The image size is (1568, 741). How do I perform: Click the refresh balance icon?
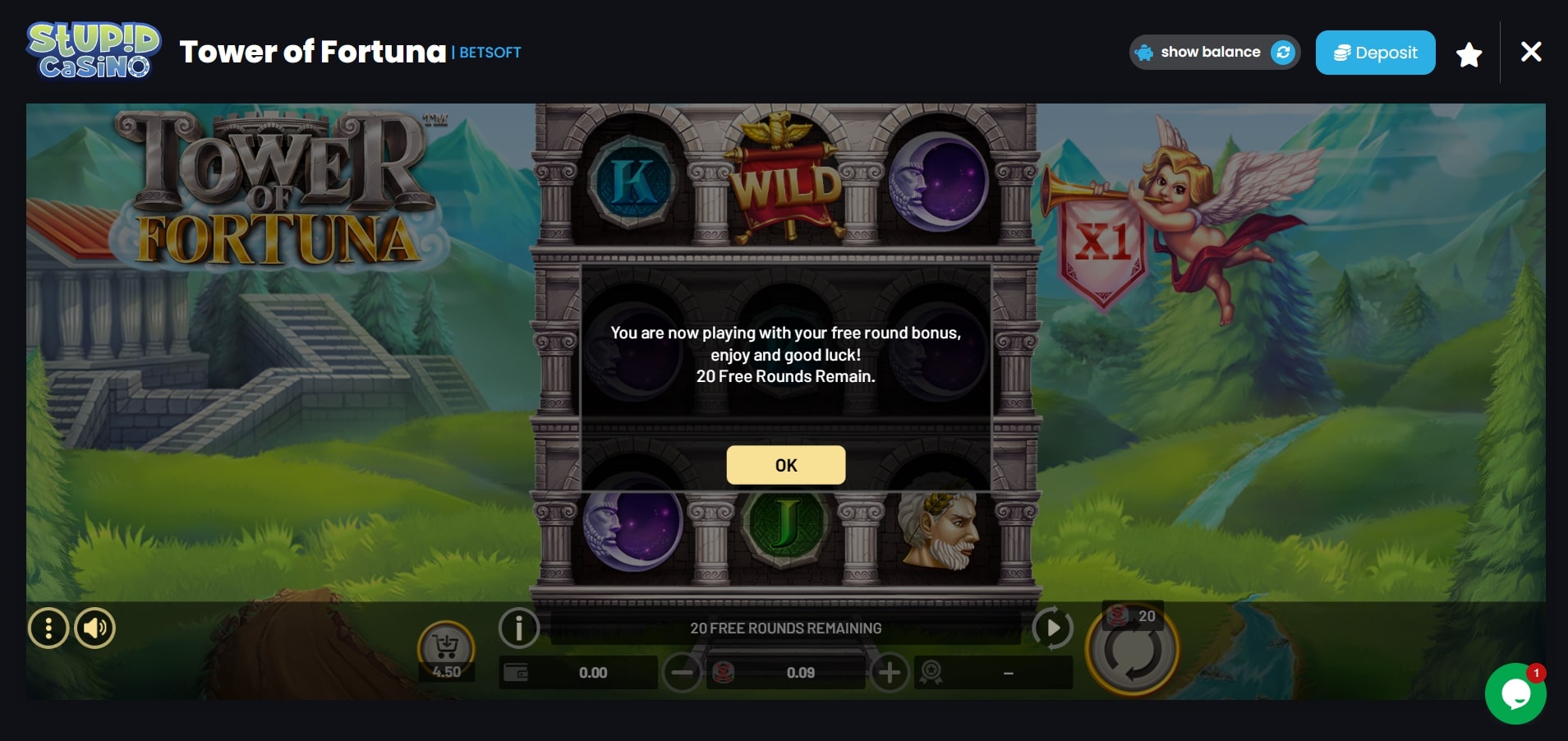click(x=1284, y=52)
